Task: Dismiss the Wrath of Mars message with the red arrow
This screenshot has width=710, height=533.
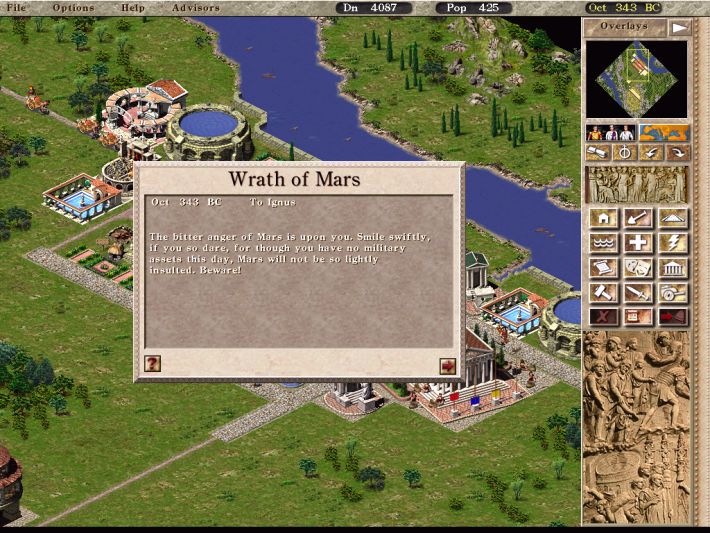Action: click(x=447, y=366)
